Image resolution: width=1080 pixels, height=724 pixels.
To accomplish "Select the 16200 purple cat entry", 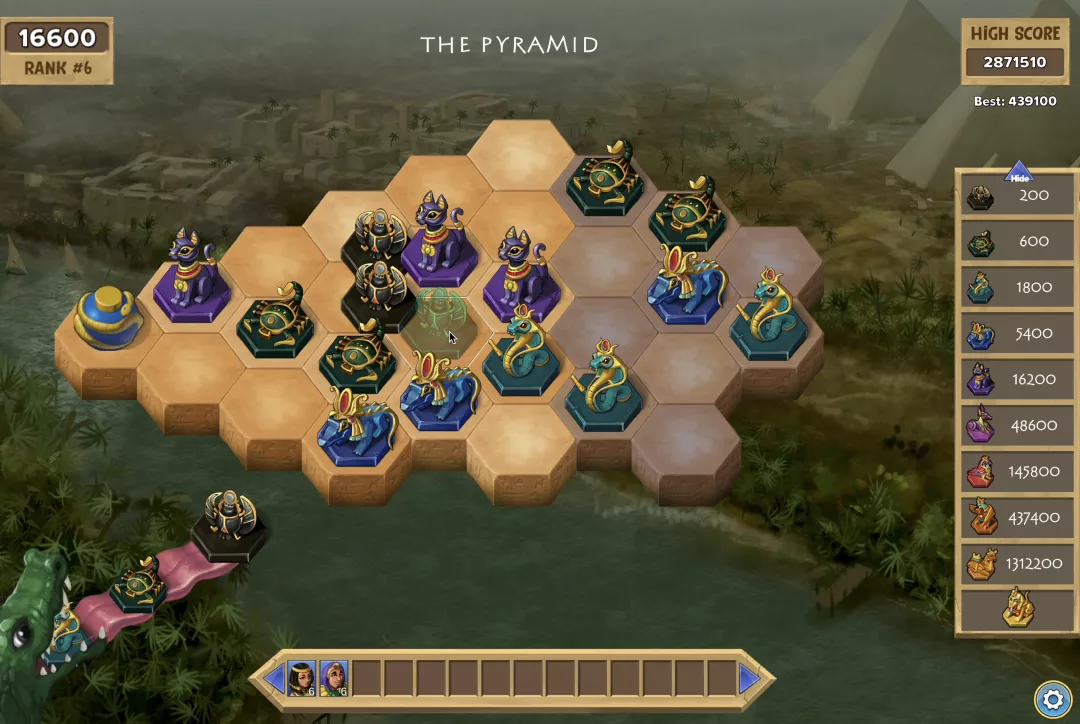I will pos(1017,379).
